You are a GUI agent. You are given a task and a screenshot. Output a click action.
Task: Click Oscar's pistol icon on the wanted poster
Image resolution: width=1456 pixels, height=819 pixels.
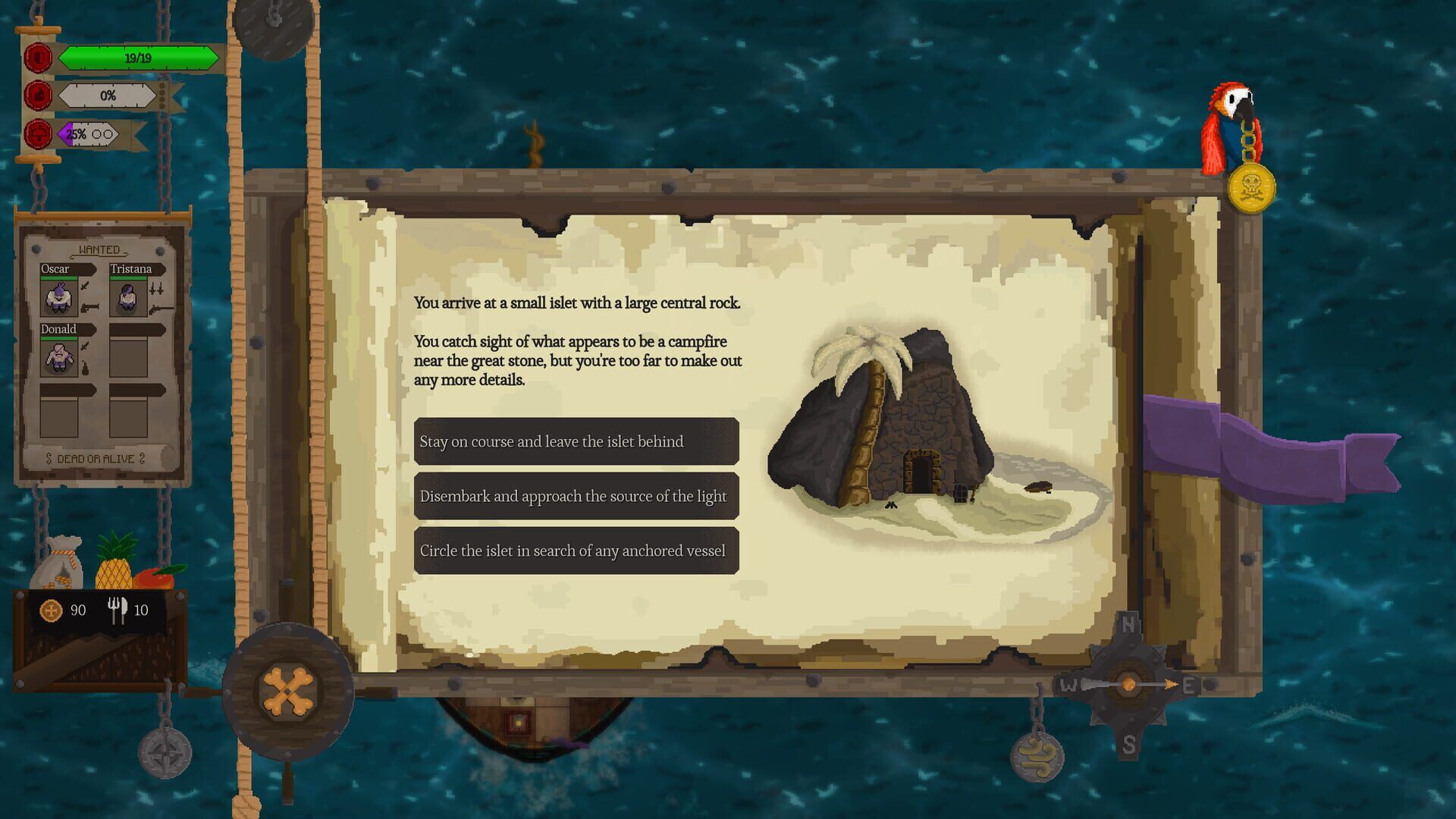89,309
